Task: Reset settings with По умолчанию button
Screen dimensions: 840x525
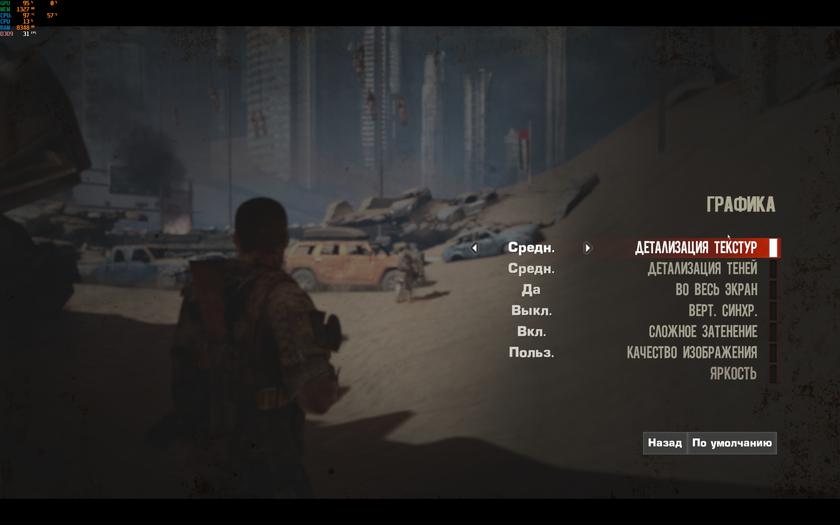Action: click(x=732, y=443)
